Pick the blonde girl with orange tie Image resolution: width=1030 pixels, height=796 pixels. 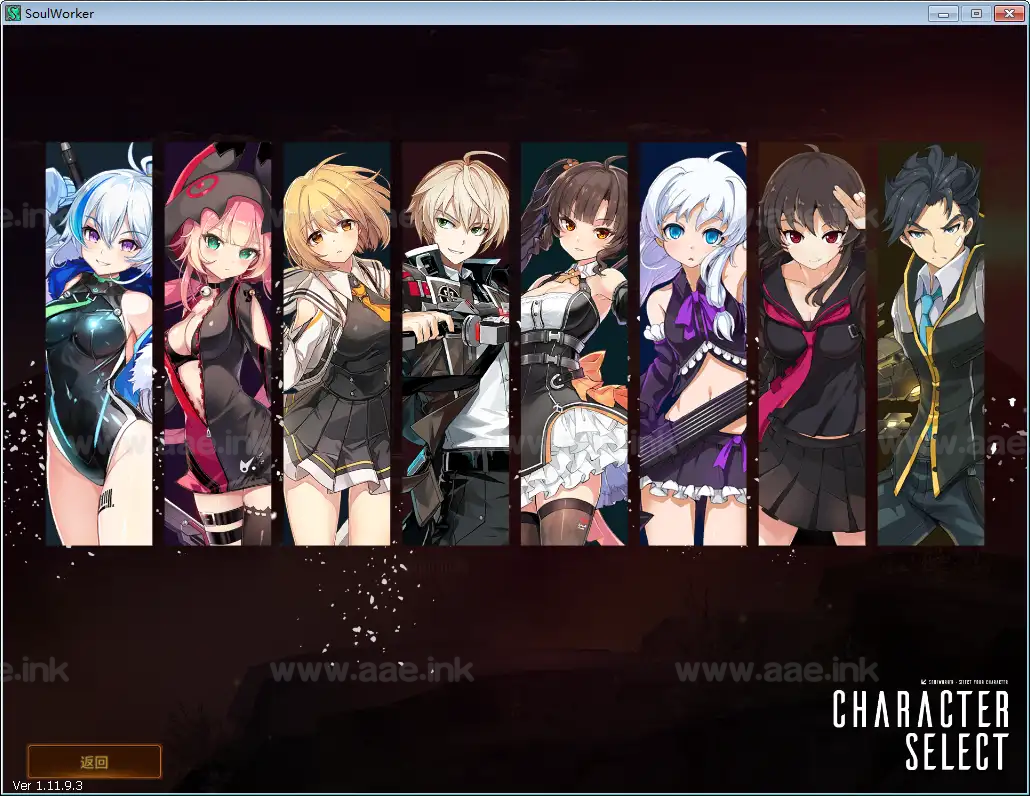pyautogui.click(x=337, y=343)
